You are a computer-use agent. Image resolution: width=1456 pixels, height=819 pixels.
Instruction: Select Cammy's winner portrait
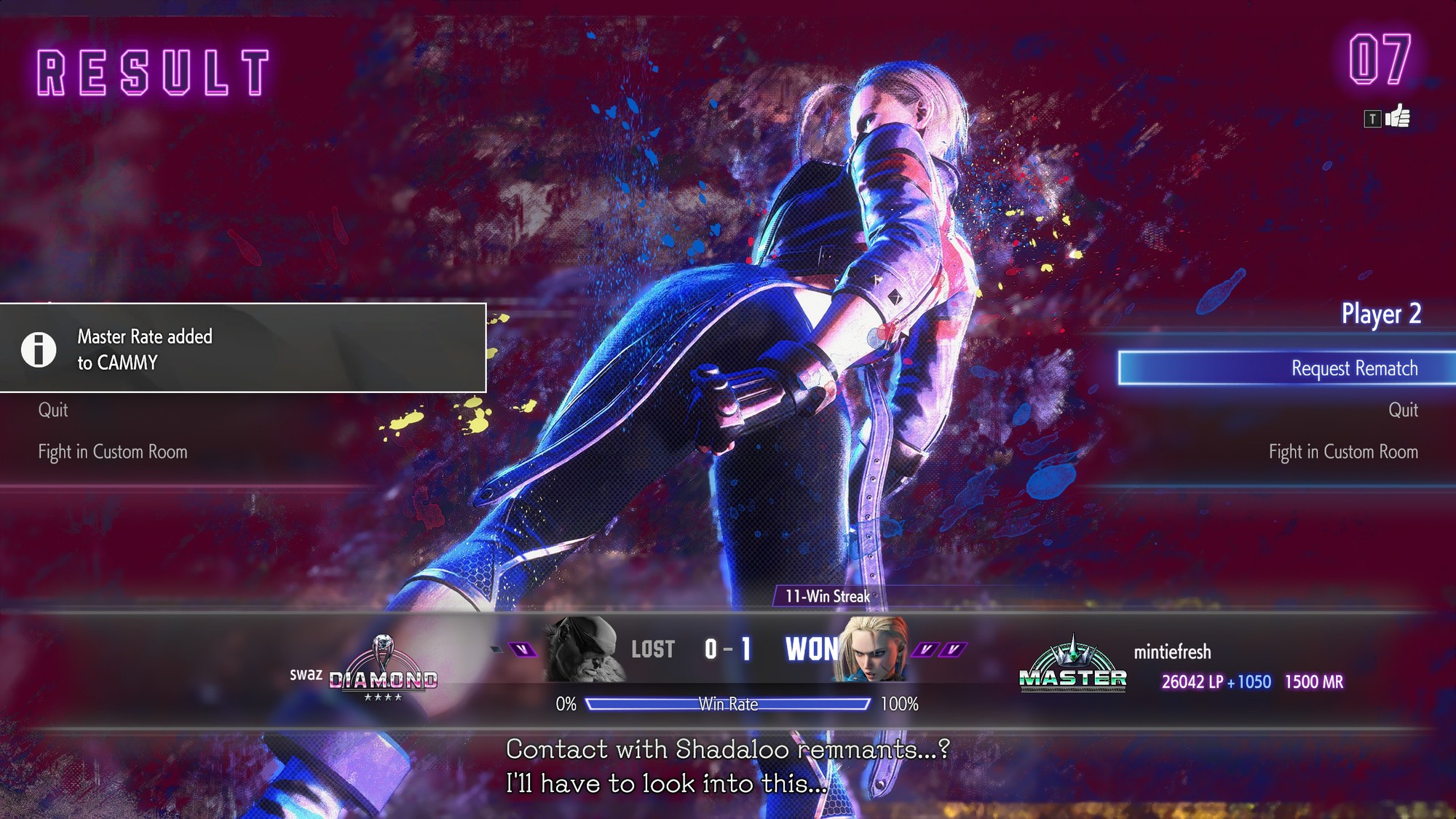873,649
